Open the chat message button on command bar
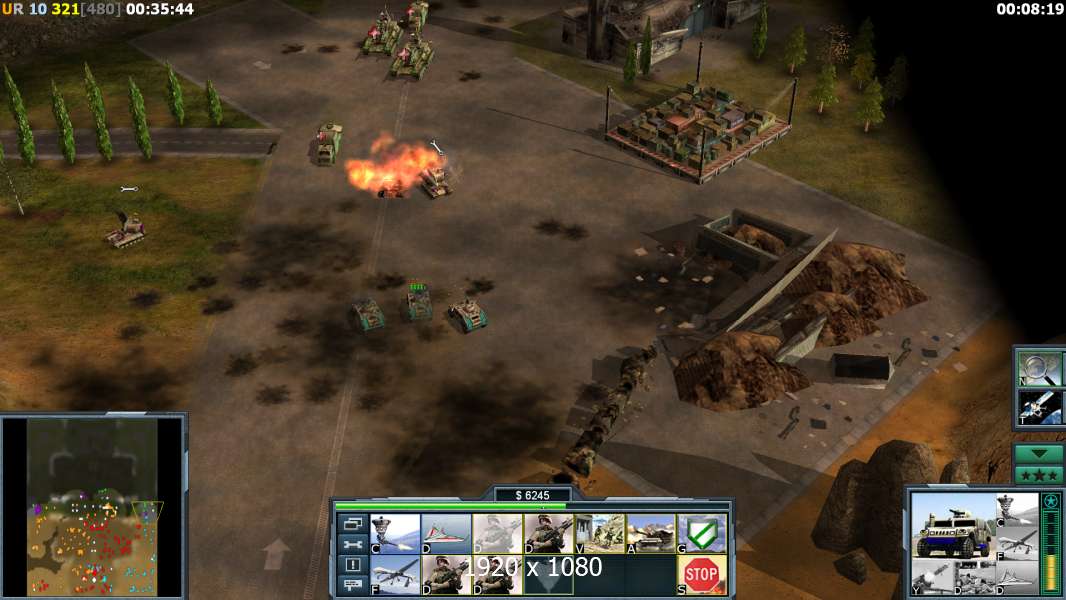Viewport: 1066px width, 600px height. 352,585
